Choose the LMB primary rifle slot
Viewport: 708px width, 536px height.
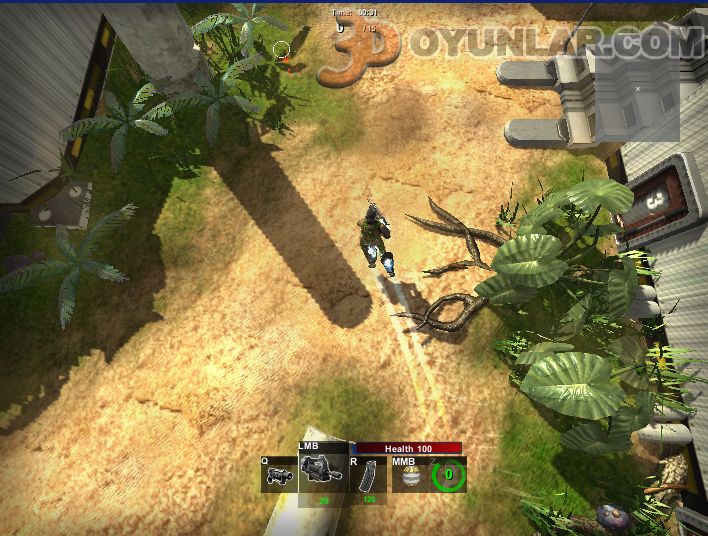click(x=323, y=471)
